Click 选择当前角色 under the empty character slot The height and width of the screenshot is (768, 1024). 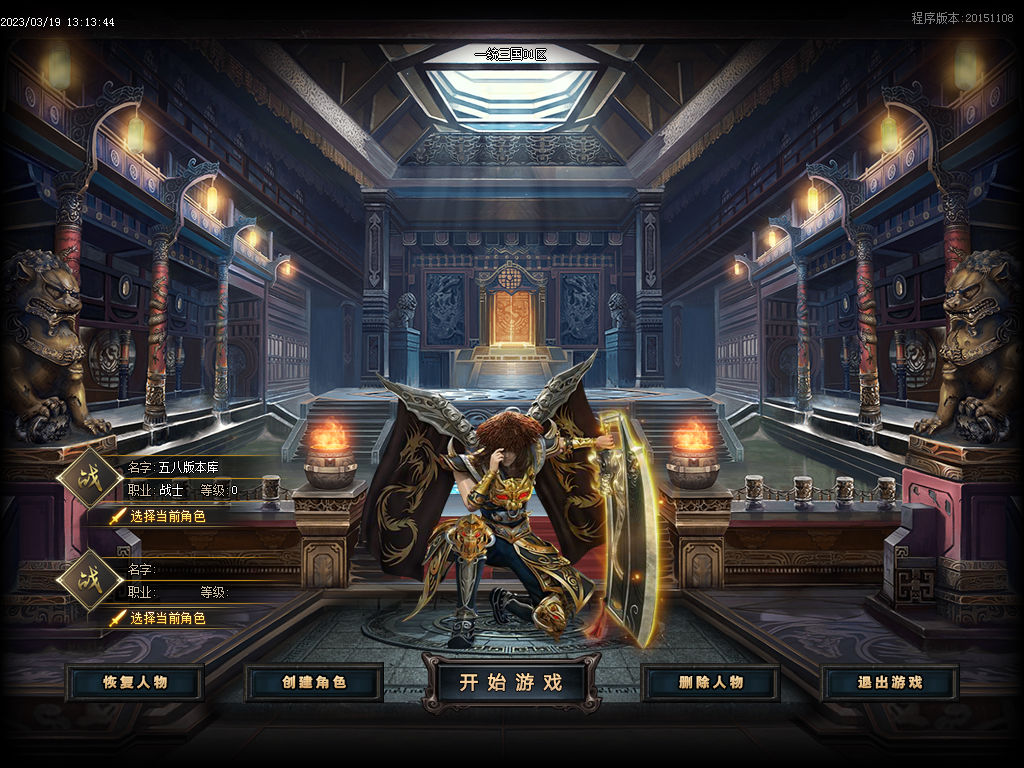pos(167,619)
